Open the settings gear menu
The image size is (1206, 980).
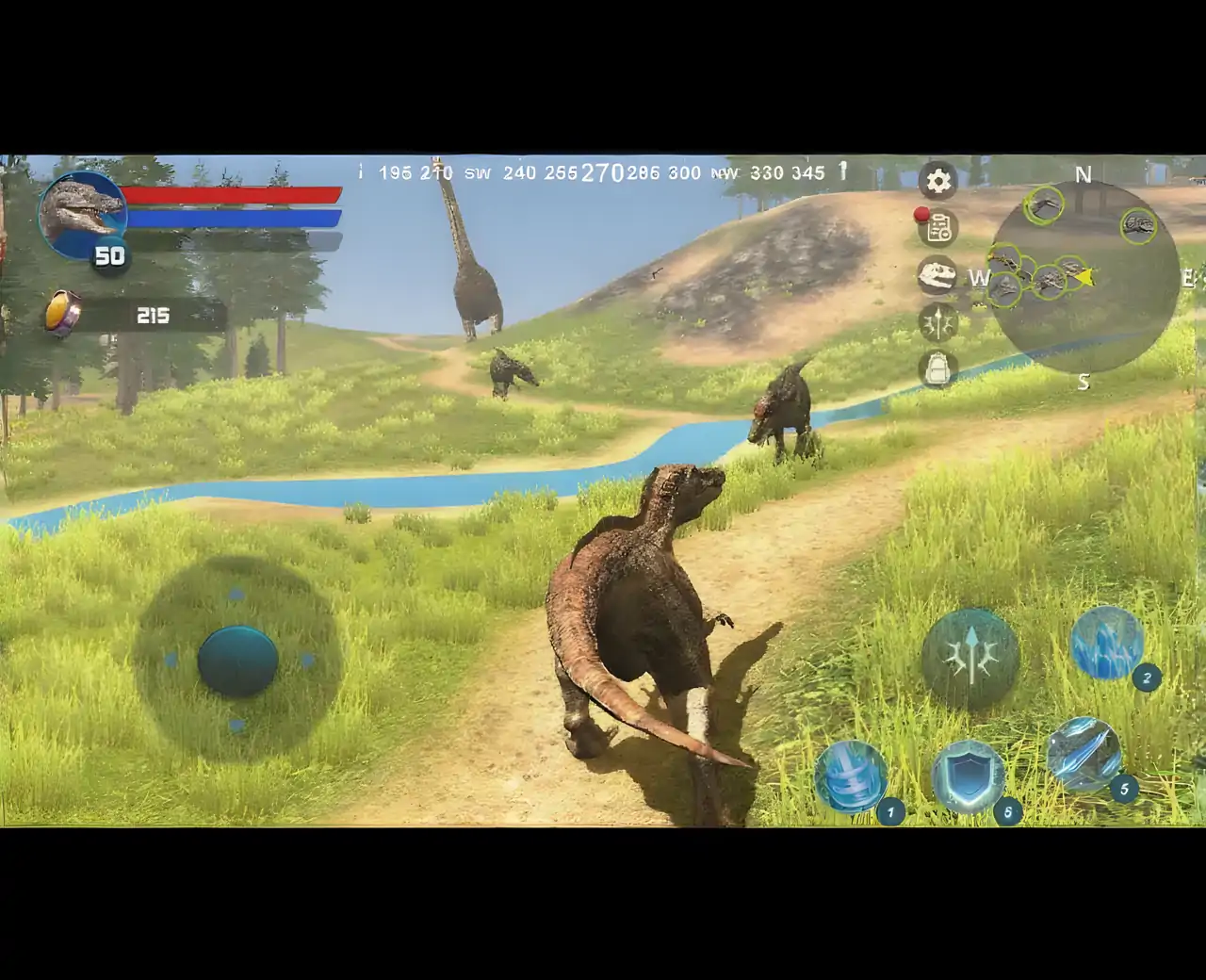(937, 181)
